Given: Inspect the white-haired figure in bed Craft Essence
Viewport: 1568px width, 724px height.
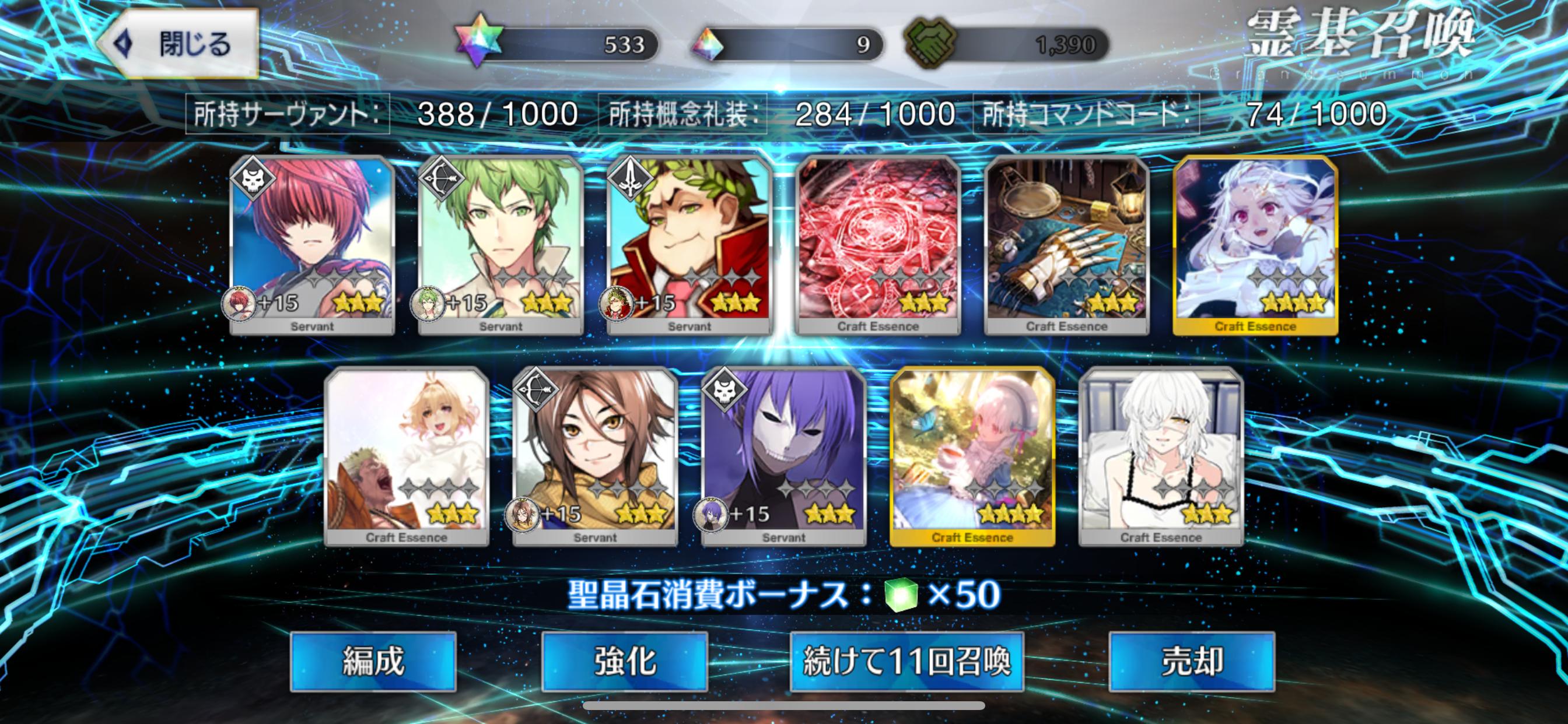Looking at the screenshot, I should click(1161, 455).
